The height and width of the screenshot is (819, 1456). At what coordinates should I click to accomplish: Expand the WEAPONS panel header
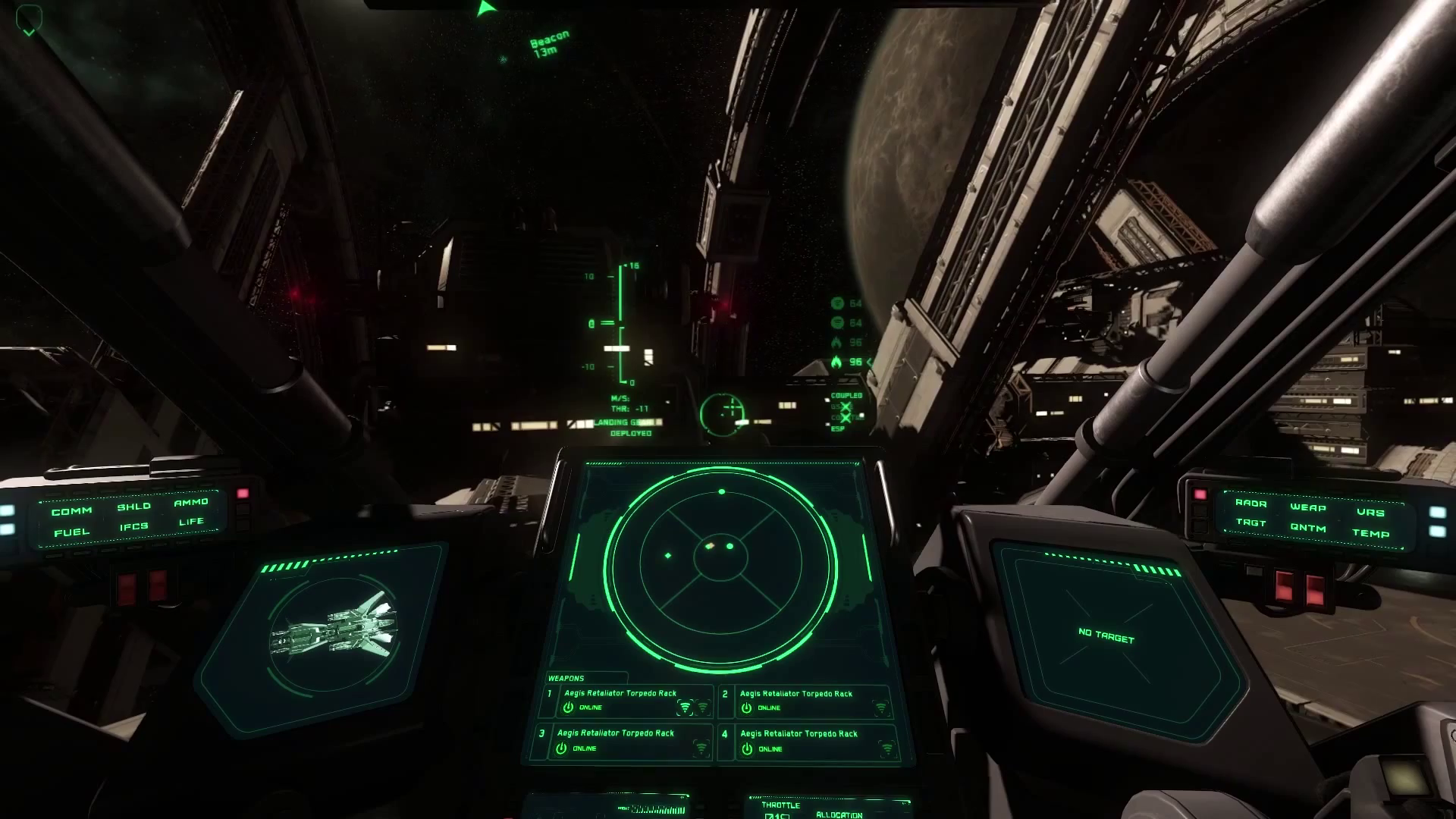pos(565,678)
